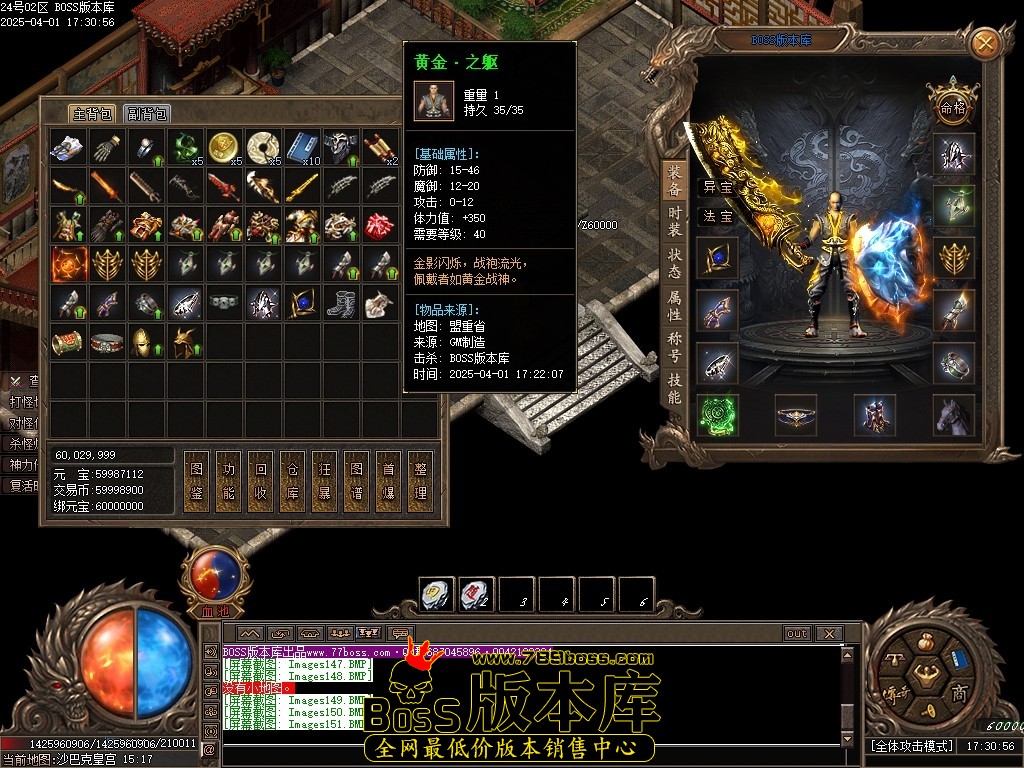Open the 命格 destiny emblem
Image resolution: width=1024 pixels, height=768 pixels.
tap(952, 106)
